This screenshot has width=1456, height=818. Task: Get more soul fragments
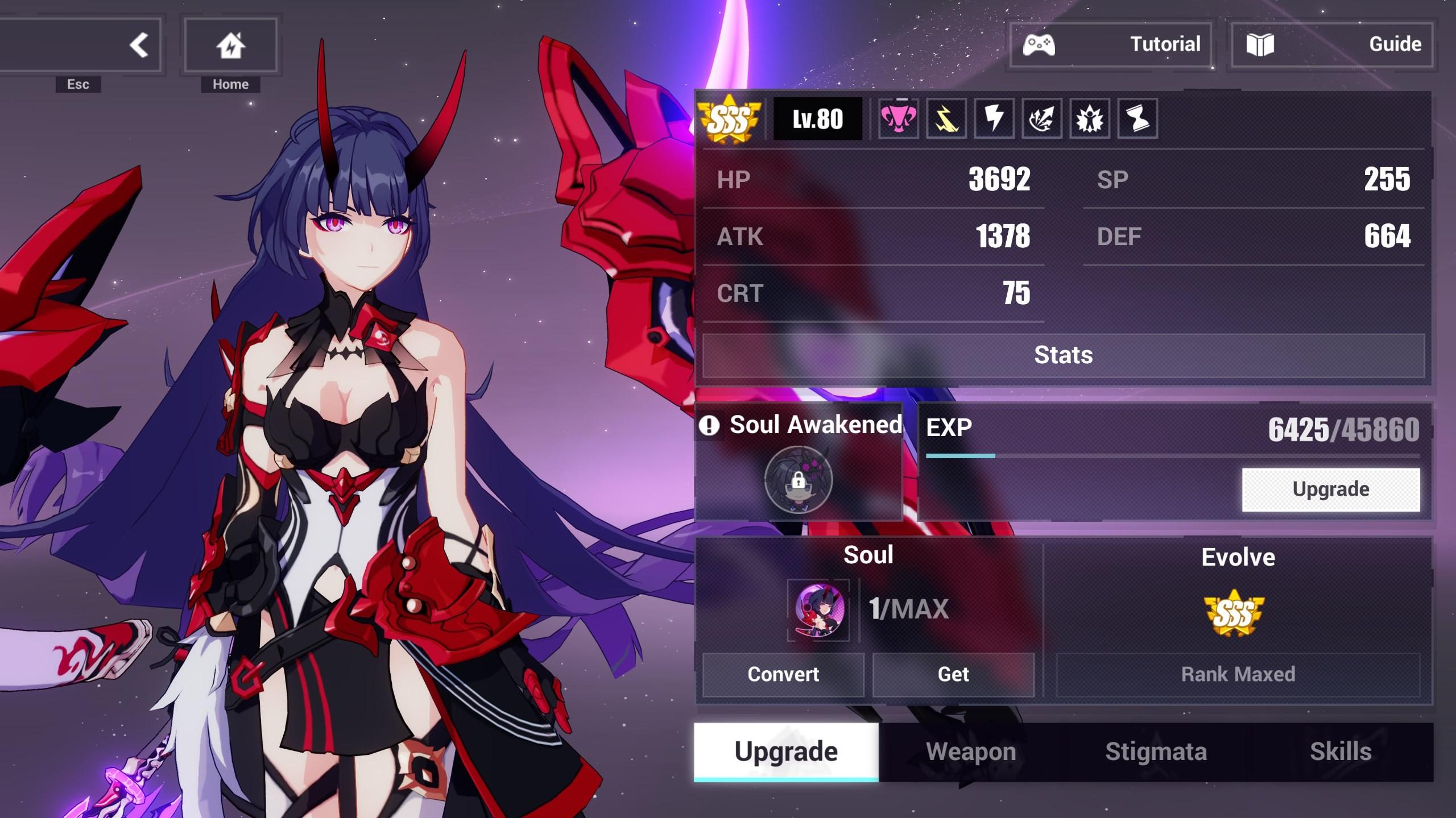953,674
